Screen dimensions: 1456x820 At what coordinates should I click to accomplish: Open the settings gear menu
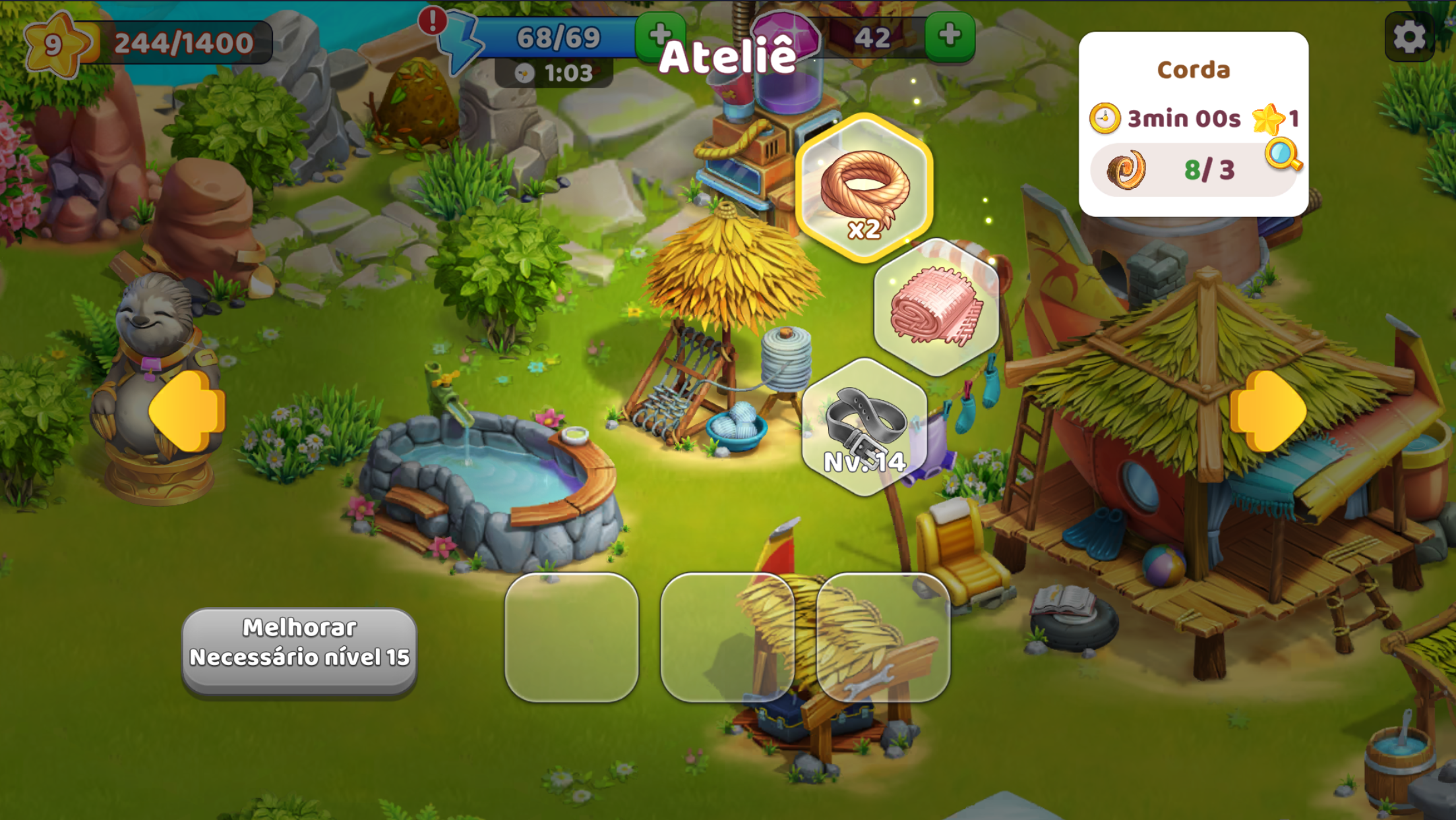[x=1409, y=37]
